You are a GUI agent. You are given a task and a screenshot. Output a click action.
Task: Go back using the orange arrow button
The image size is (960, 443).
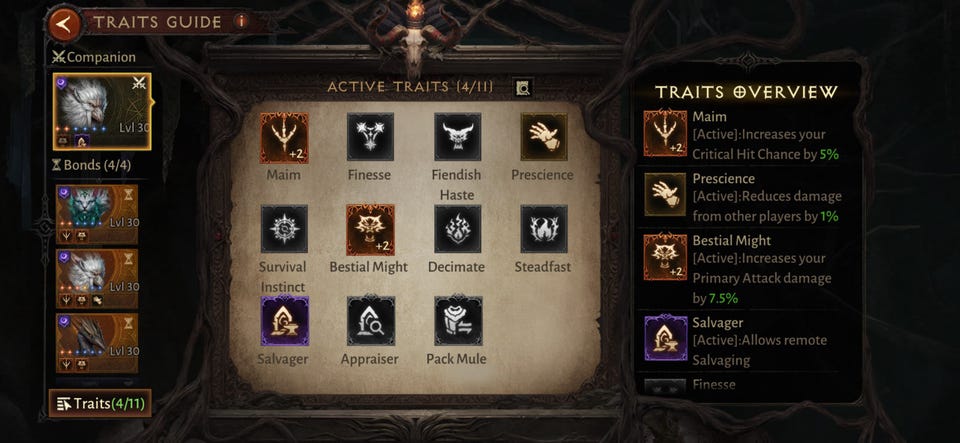[x=65, y=23]
